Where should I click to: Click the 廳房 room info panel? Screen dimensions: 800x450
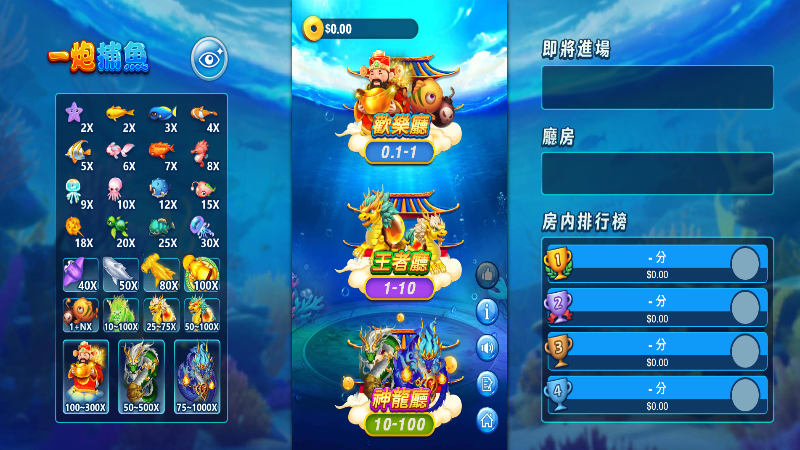657,173
